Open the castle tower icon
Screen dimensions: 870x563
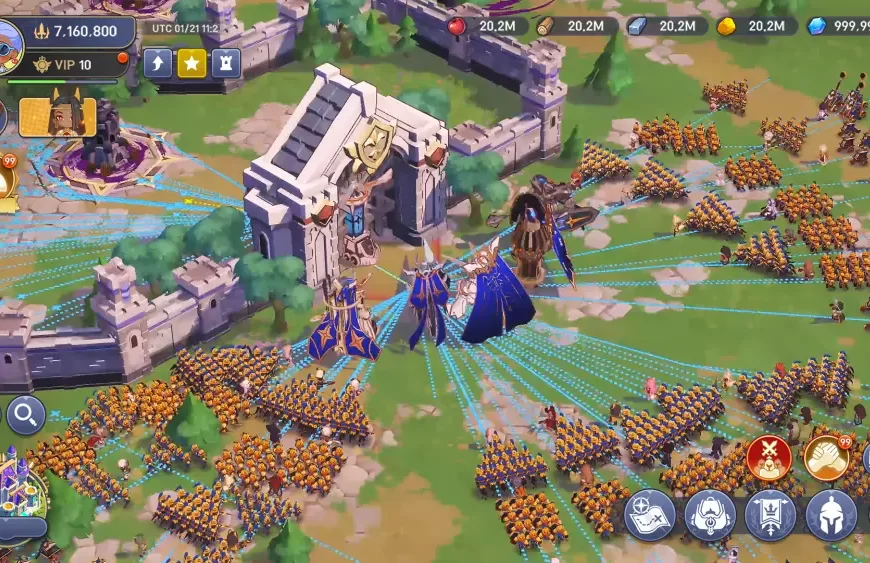point(226,63)
